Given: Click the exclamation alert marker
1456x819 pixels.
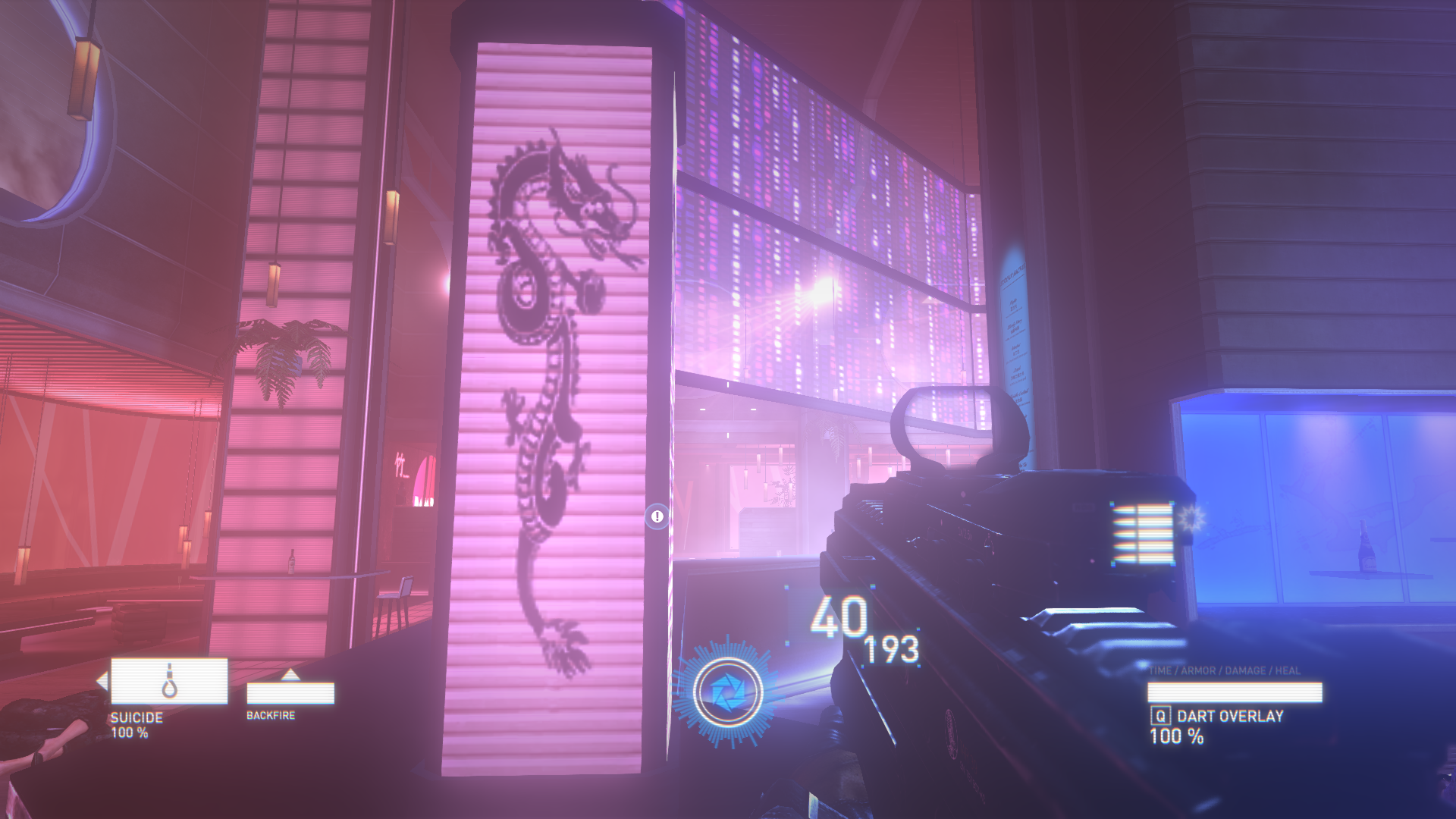Looking at the screenshot, I should pyautogui.click(x=657, y=516).
